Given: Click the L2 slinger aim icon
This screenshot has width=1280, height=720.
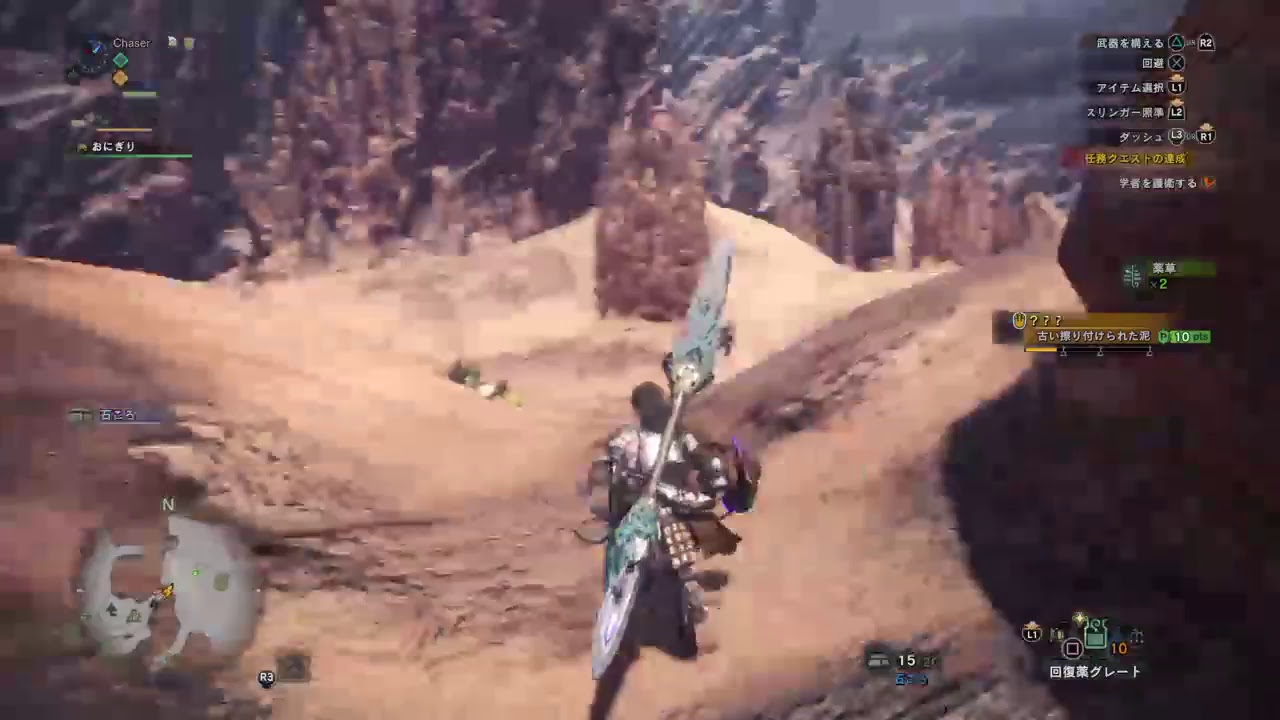Looking at the screenshot, I should pyautogui.click(x=1175, y=112).
